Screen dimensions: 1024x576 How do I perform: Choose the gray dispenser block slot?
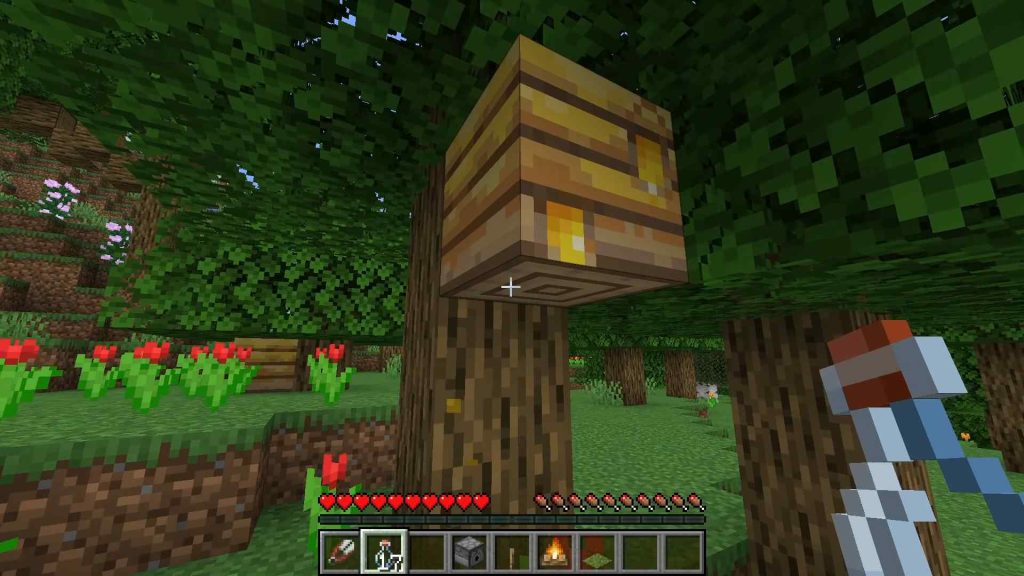coord(468,551)
